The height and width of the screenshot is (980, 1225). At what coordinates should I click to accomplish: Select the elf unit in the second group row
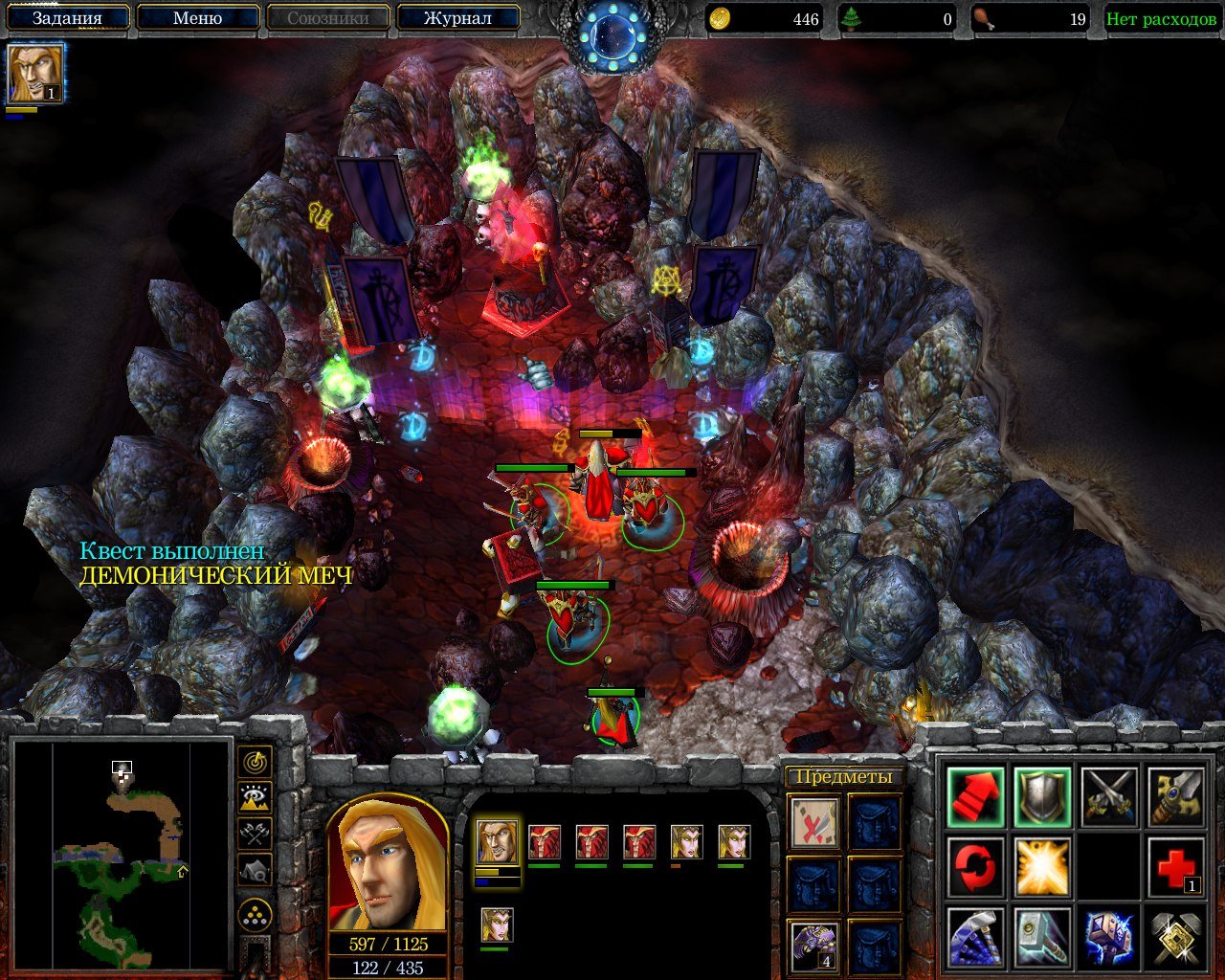(x=496, y=925)
